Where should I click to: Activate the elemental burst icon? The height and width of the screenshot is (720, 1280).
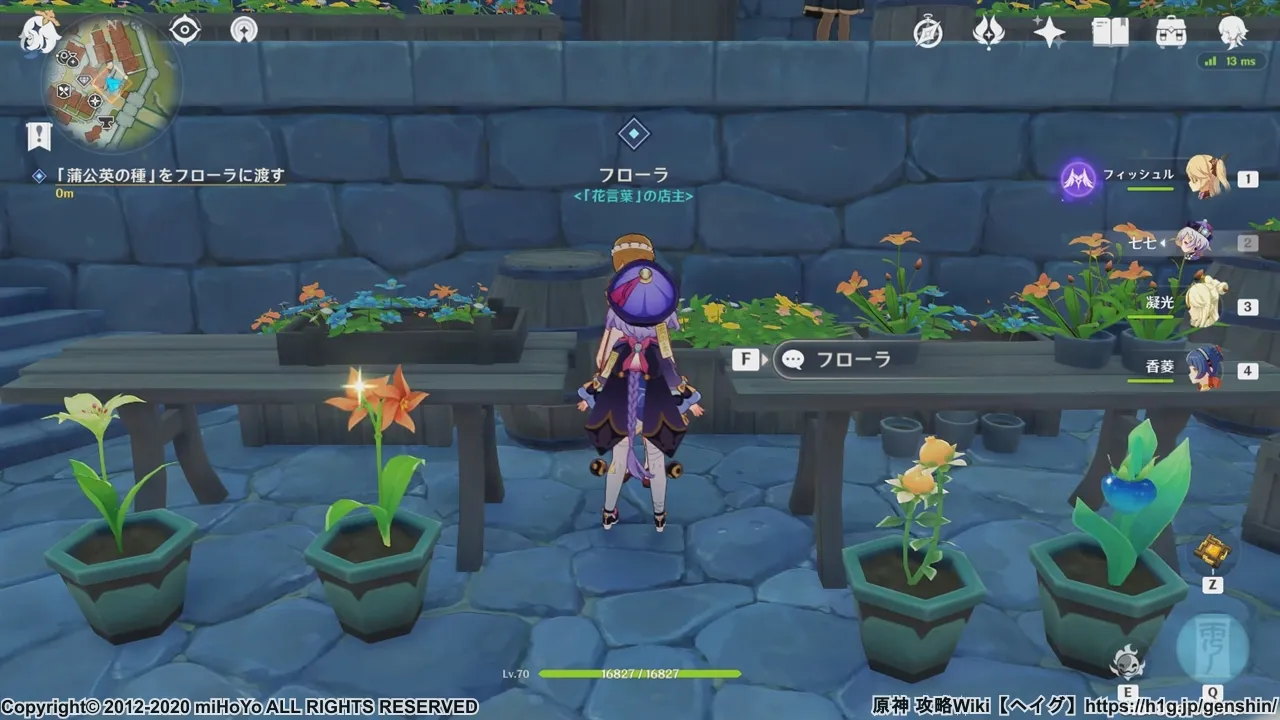point(1212,647)
